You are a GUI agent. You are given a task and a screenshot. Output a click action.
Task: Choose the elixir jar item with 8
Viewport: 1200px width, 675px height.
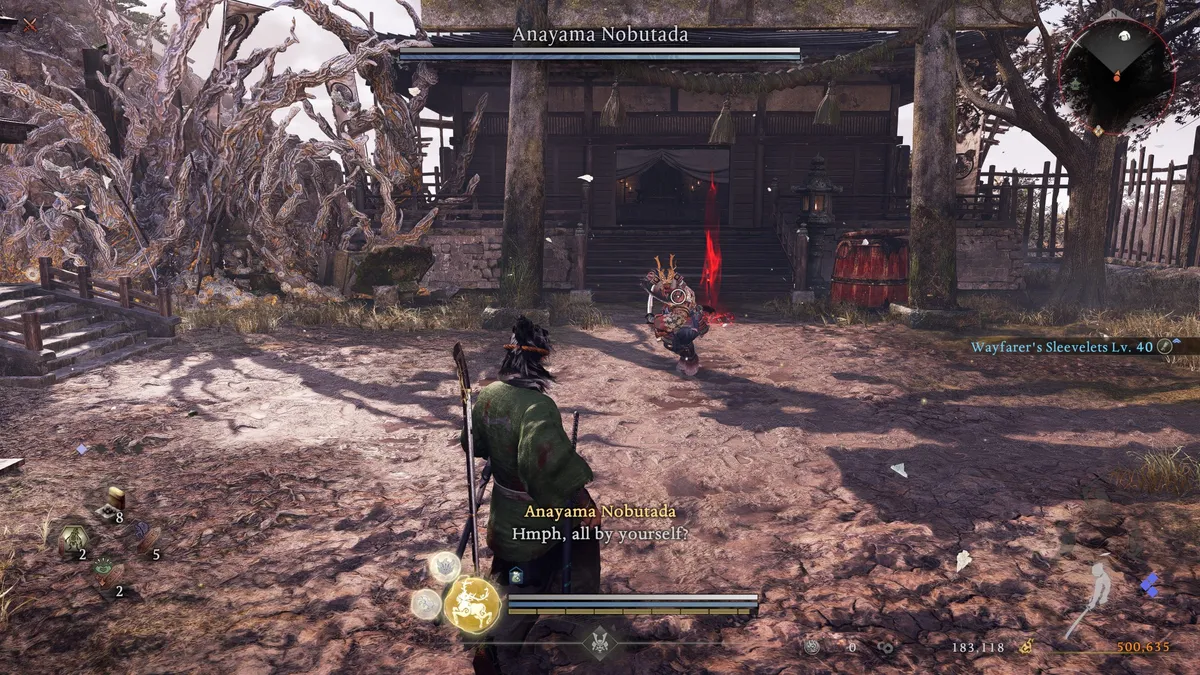(x=115, y=499)
